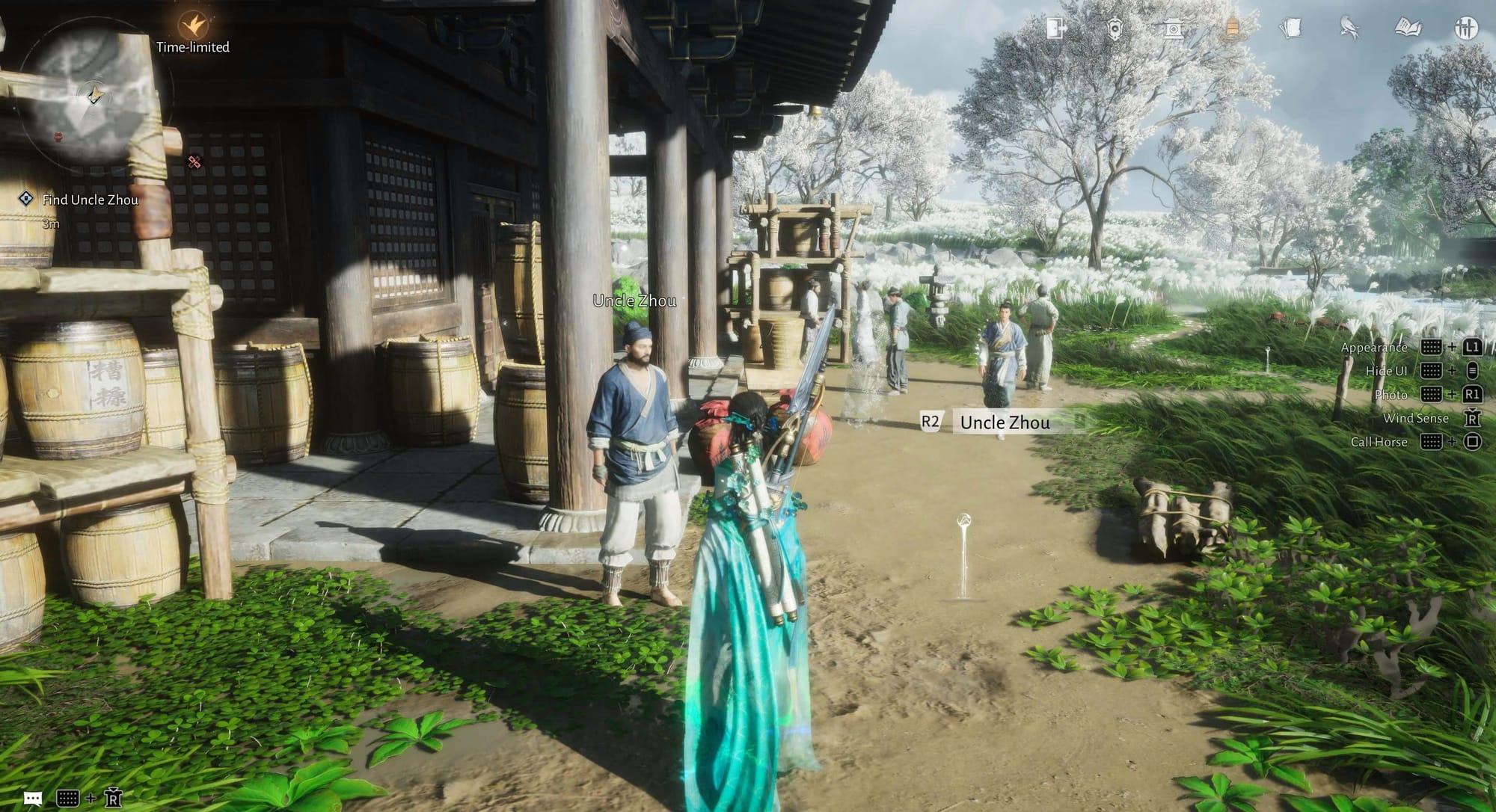Viewport: 1496px width, 812px height.
Task: Click the round crossed-swords icon
Action: 1466,28
